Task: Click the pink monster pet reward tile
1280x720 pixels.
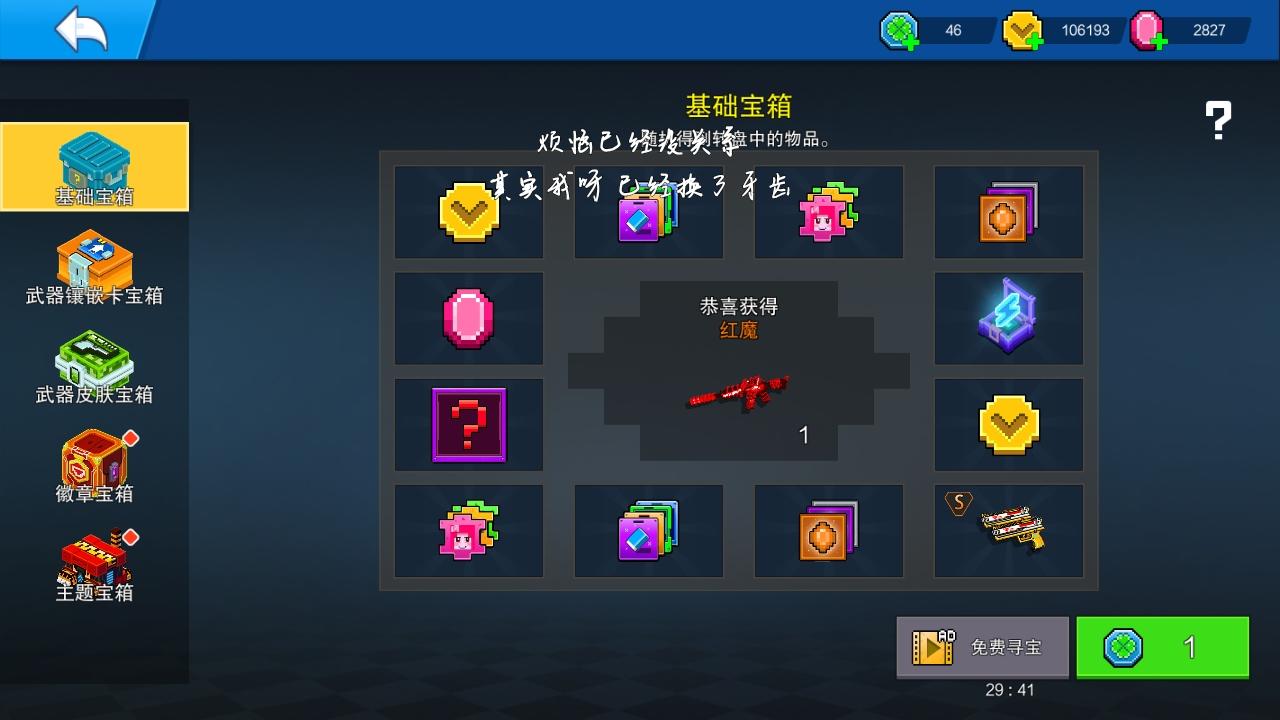Action: pyautogui.click(x=468, y=531)
